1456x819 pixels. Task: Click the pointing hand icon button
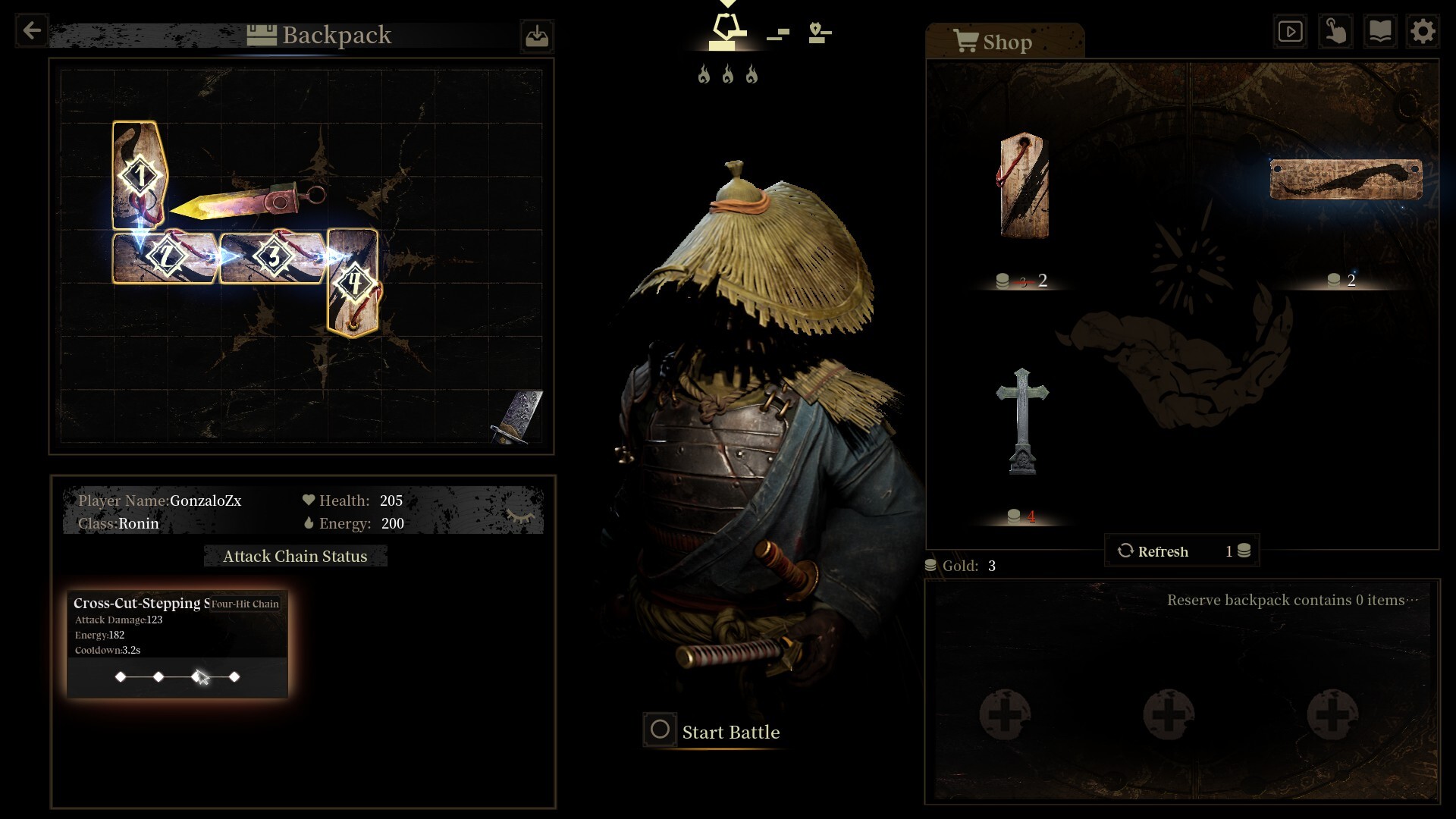[1335, 31]
